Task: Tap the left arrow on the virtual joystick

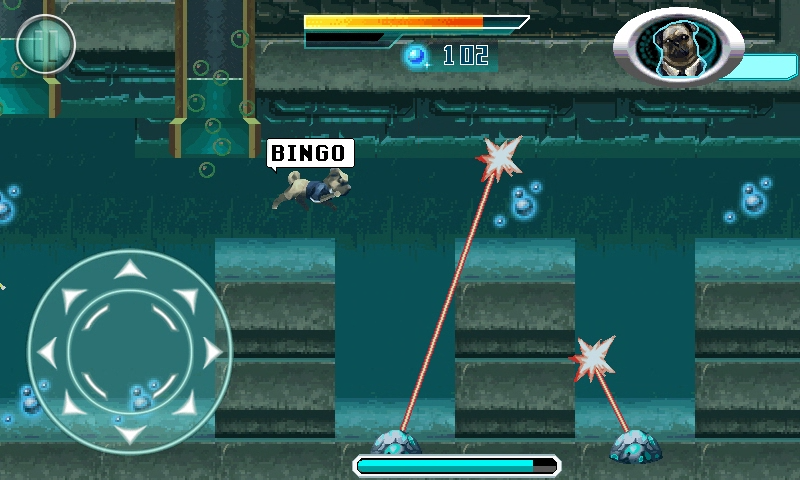Action: [46, 351]
